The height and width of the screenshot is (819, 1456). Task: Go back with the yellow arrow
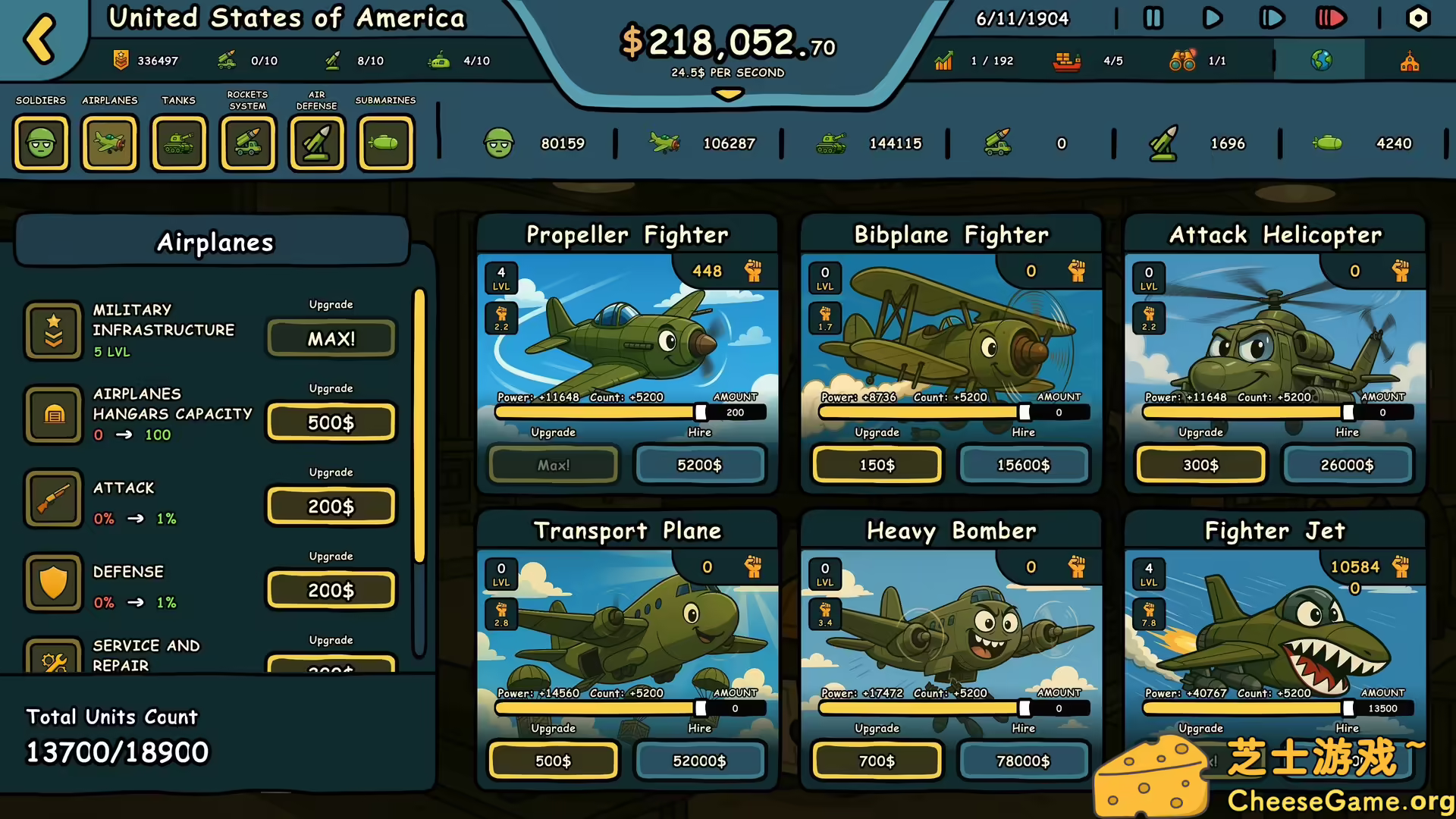[x=40, y=38]
